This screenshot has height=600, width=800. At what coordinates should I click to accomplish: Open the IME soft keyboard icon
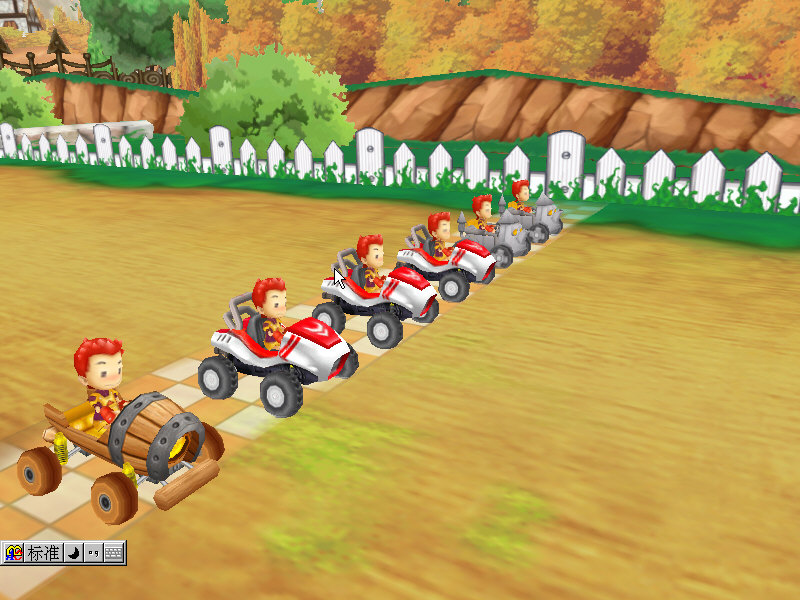[113, 553]
